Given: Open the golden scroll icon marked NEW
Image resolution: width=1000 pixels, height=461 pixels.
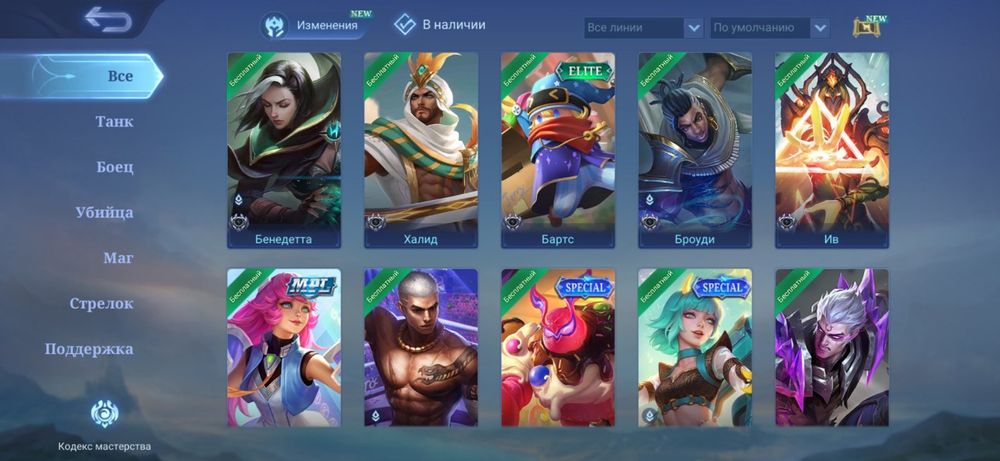Looking at the screenshot, I should tap(867, 28).
